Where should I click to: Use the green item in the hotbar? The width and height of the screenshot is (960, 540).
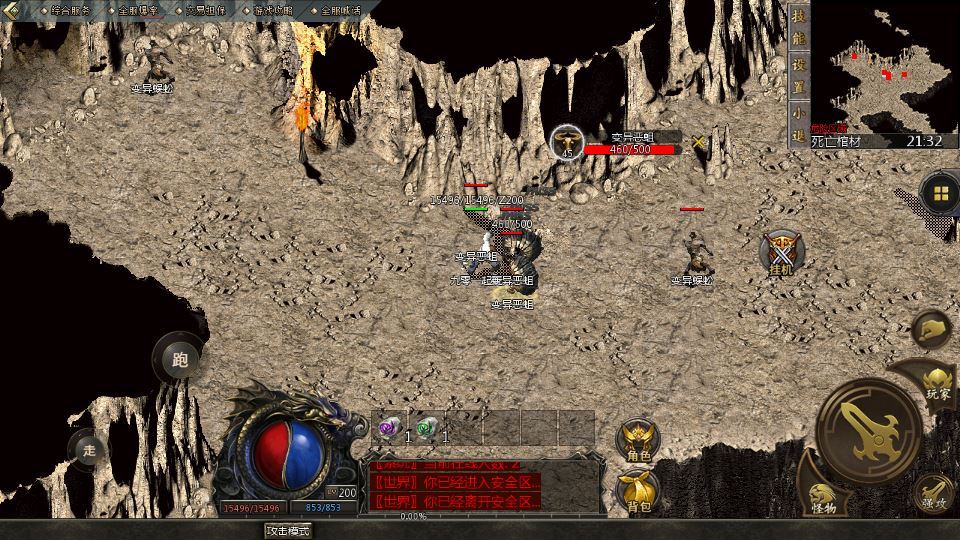pyautogui.click(x=427, y=428)
